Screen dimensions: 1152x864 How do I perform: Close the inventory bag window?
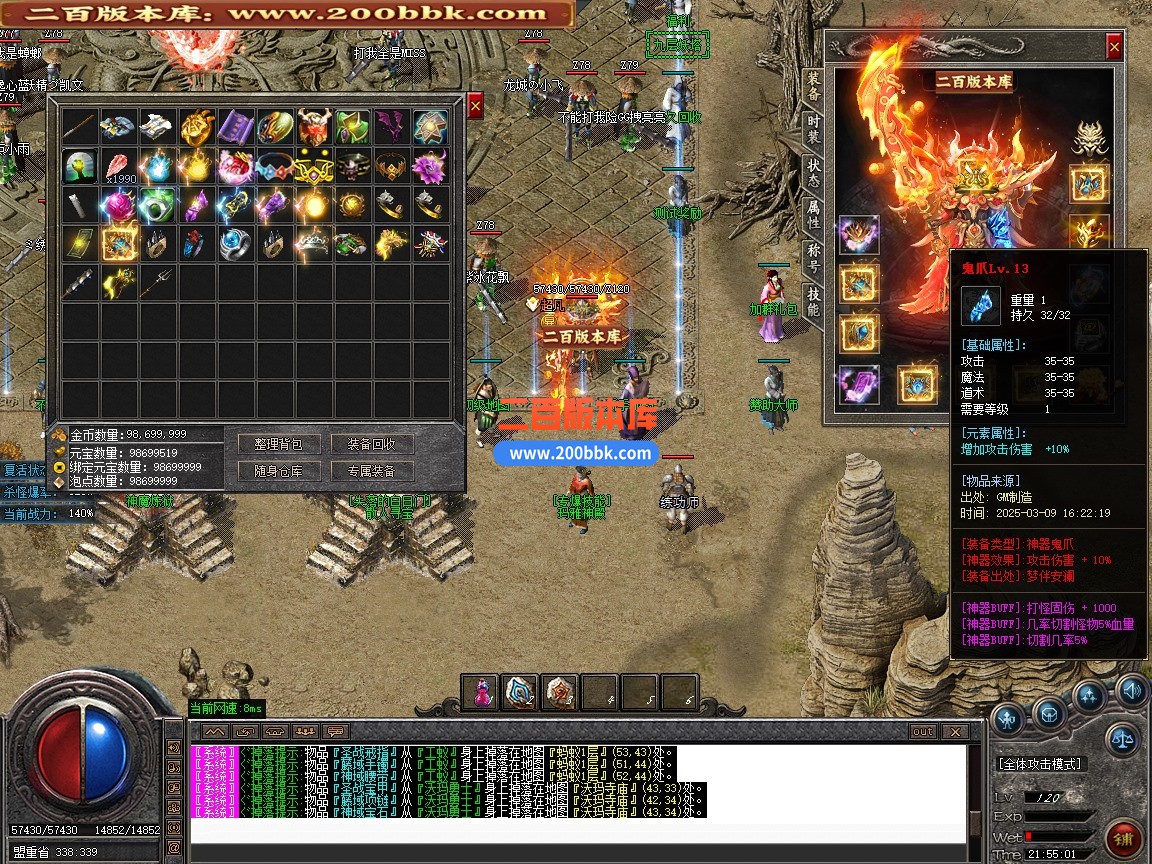click(x=475, y=105)
